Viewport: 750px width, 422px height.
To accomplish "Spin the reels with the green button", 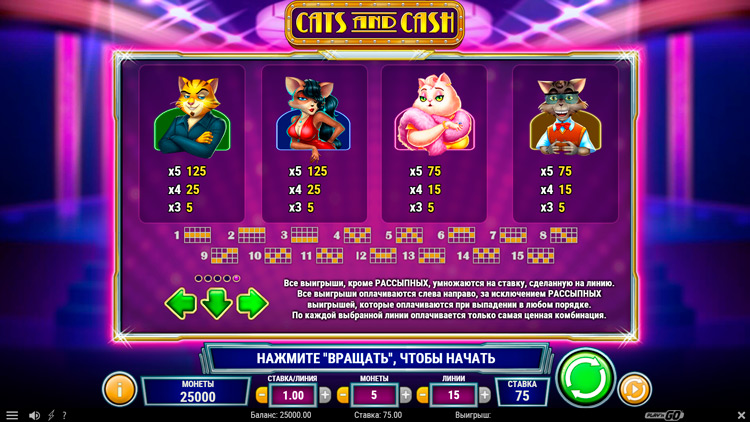I will (587, 379).
